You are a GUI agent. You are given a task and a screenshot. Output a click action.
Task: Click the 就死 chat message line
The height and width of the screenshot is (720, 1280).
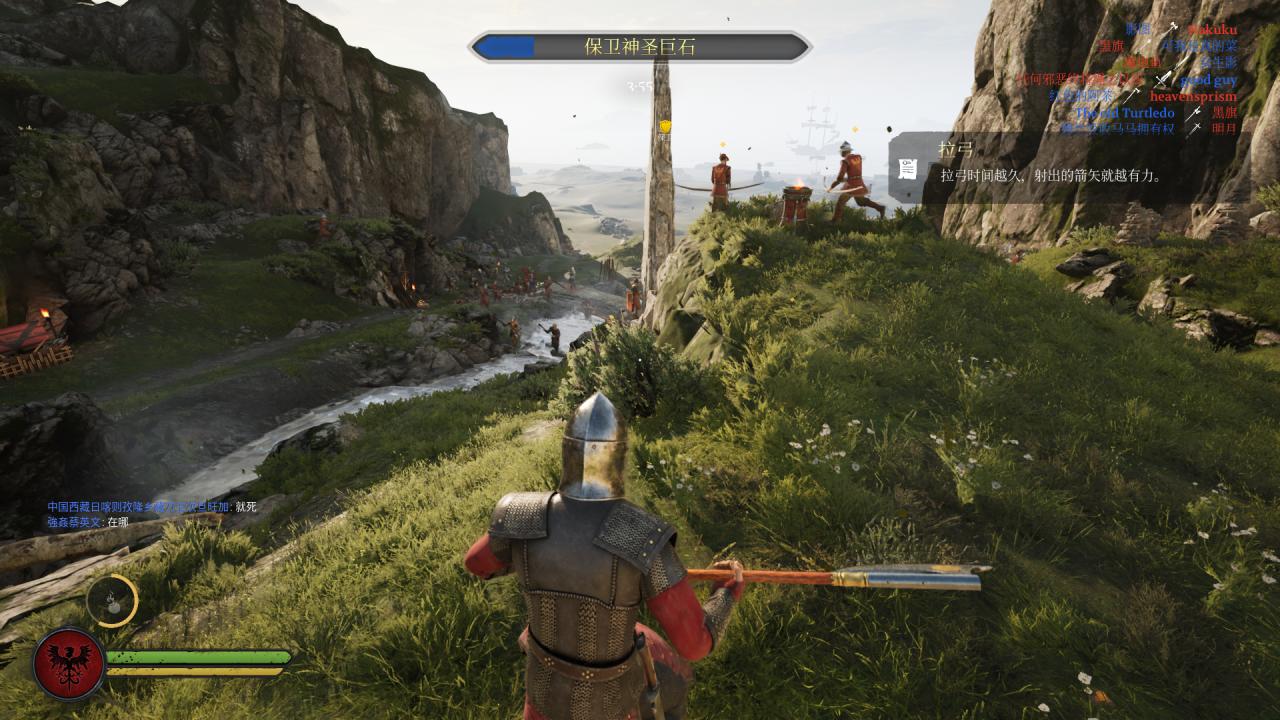point(151,507)
